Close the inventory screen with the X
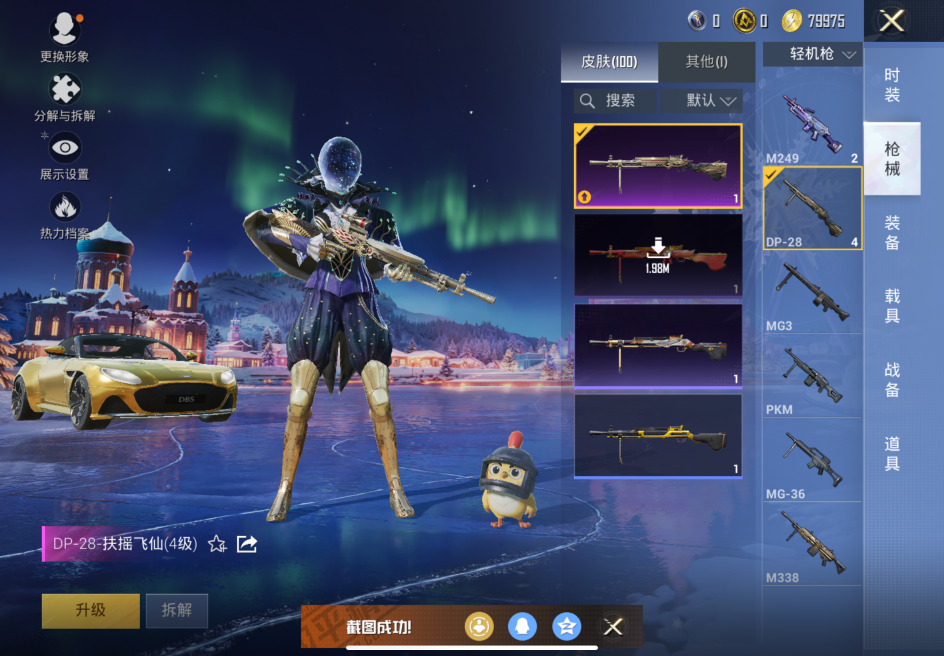The height and width of the screenshot is (656, 944). coord(891,21)
